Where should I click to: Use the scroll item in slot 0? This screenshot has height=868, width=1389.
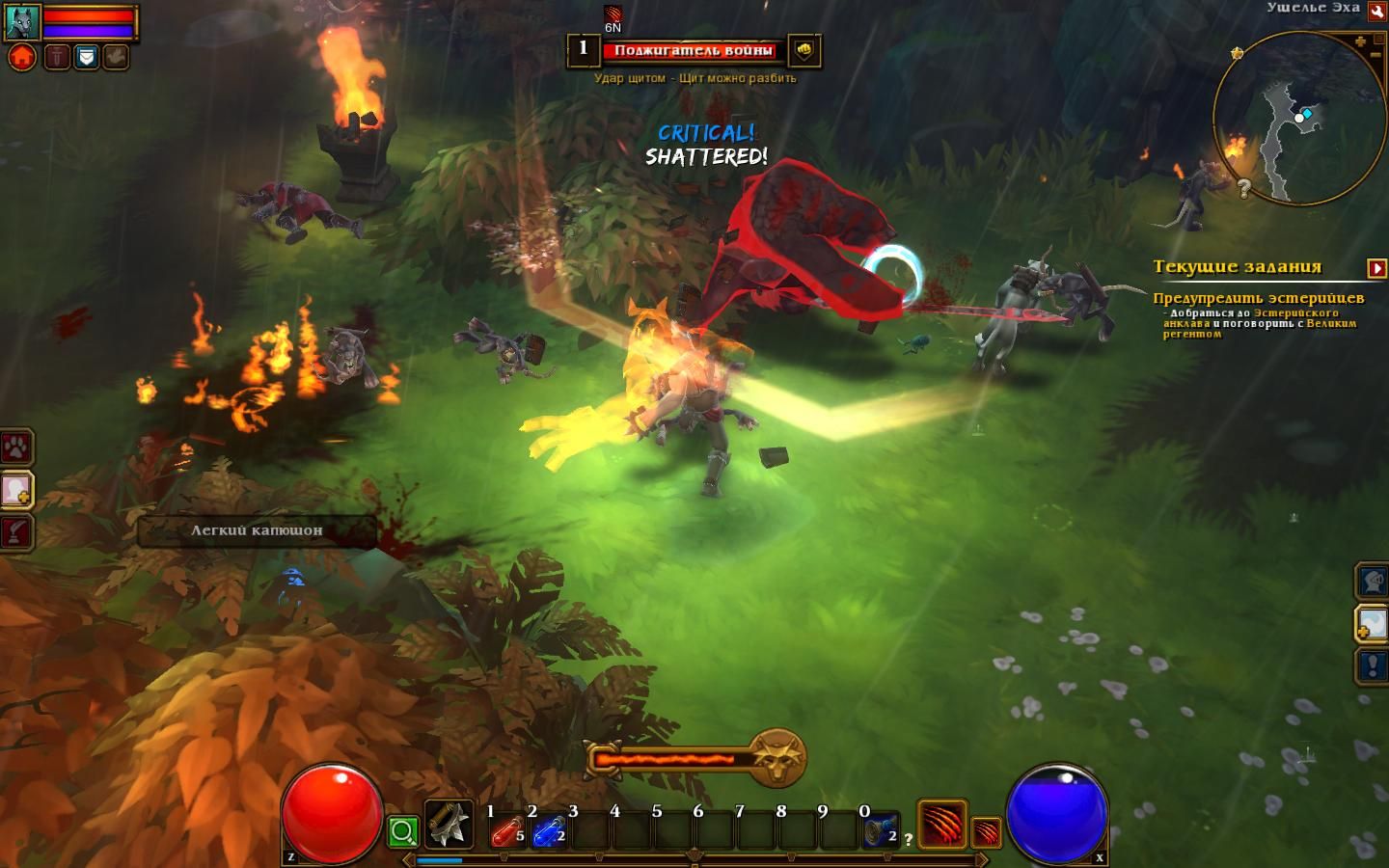pyautogui.click(x=880, y=830)
